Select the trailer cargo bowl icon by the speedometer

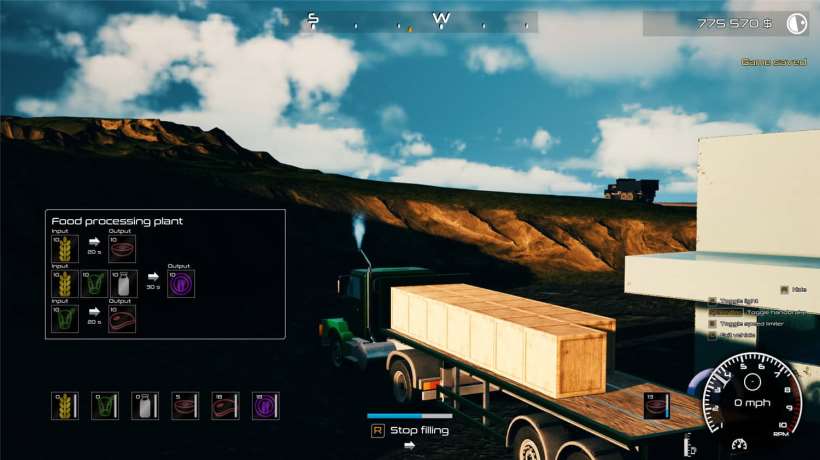tap(656, 405)
